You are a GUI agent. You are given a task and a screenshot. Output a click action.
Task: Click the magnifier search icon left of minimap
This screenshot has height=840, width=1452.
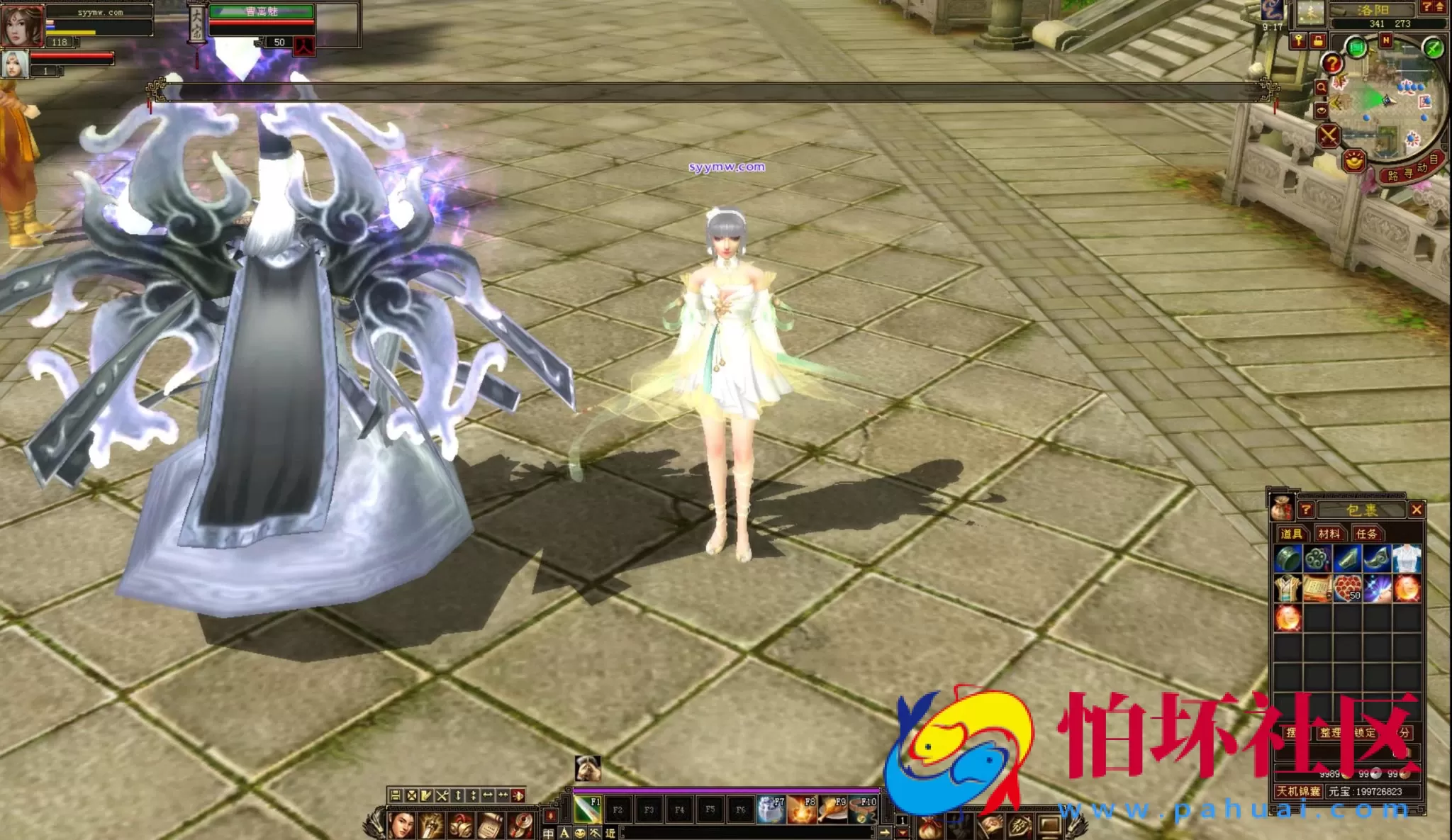pyautogui.click(x=1322, y=86)
